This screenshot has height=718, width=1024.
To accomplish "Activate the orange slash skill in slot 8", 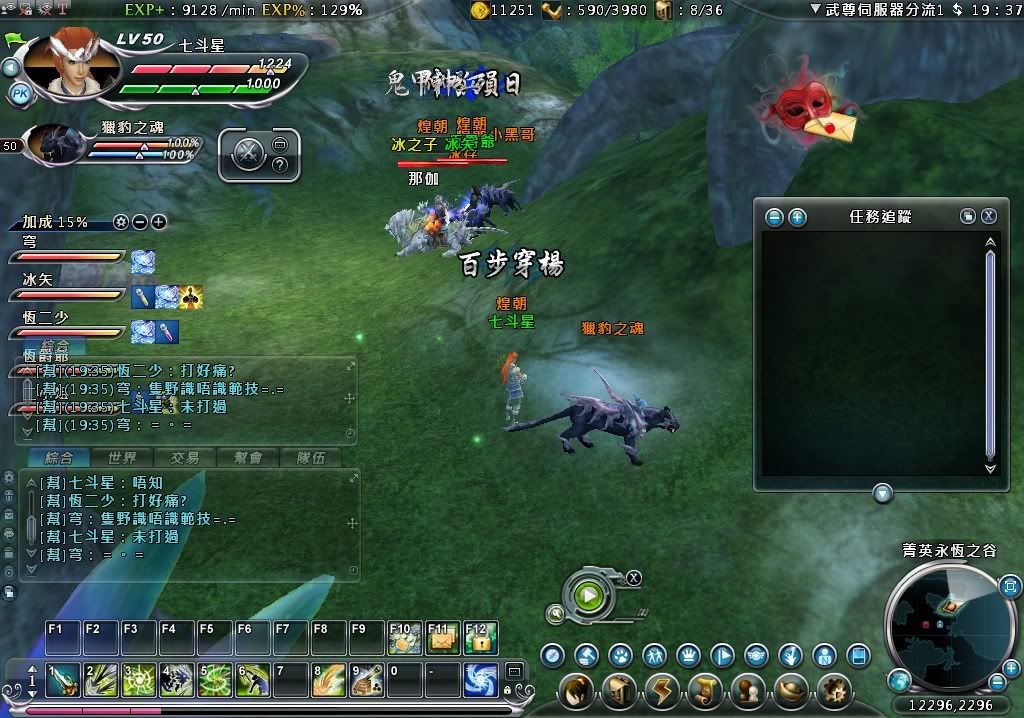I will point(329,681).
